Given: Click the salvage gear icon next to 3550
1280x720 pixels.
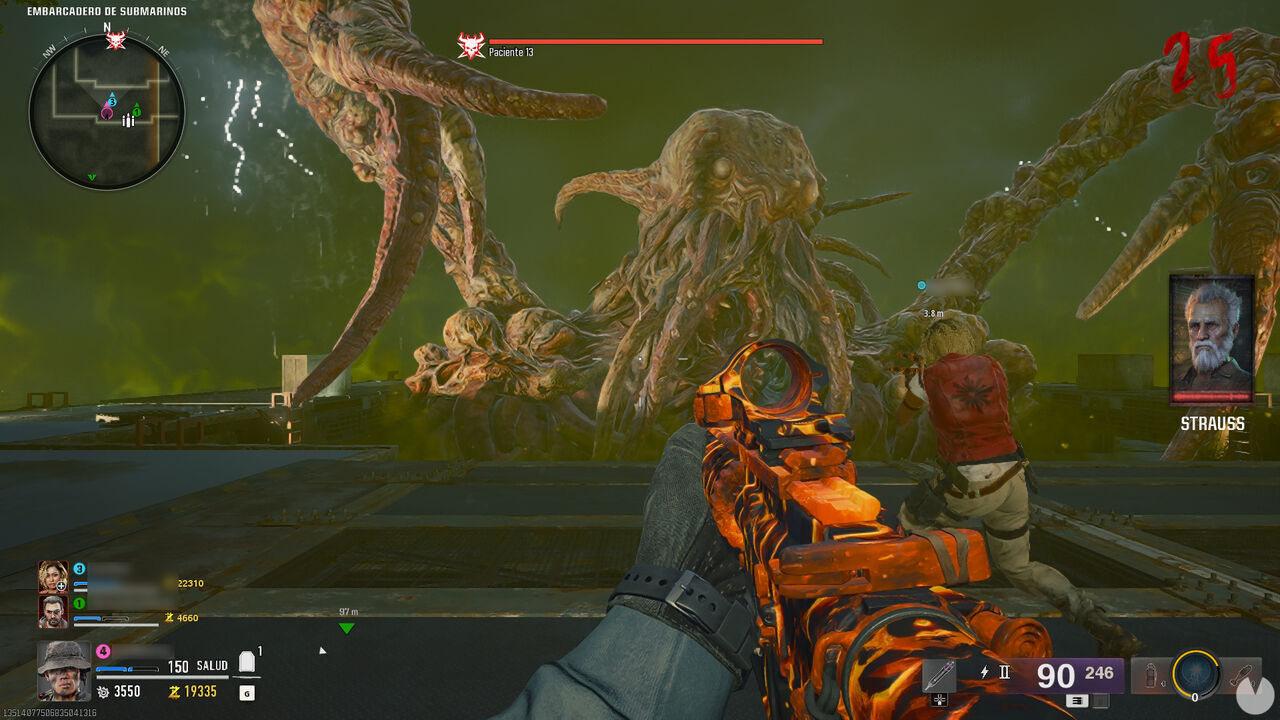Looking at the screenshot, I should click(102, 690).
